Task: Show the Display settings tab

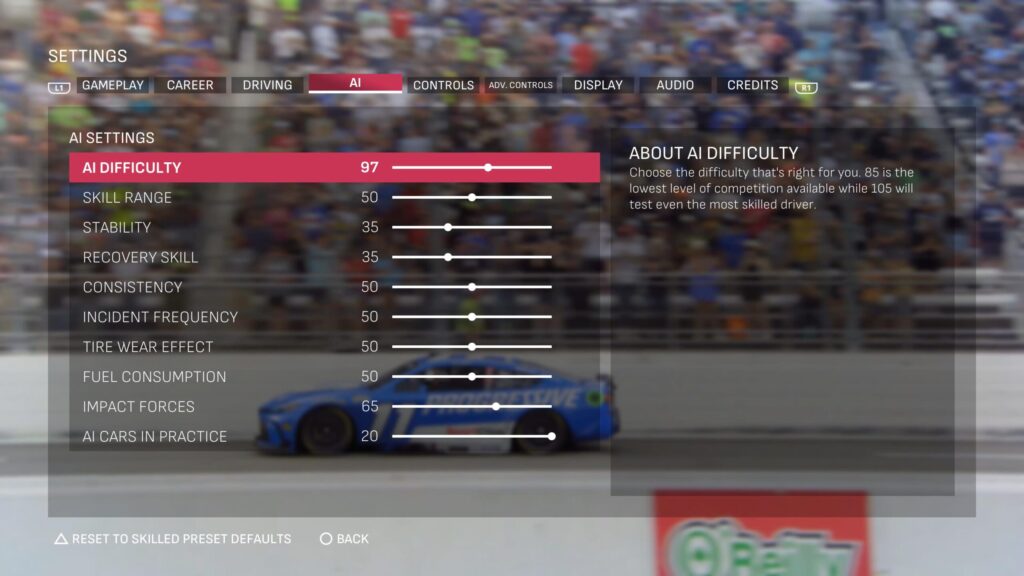Action: pos(598,85)
